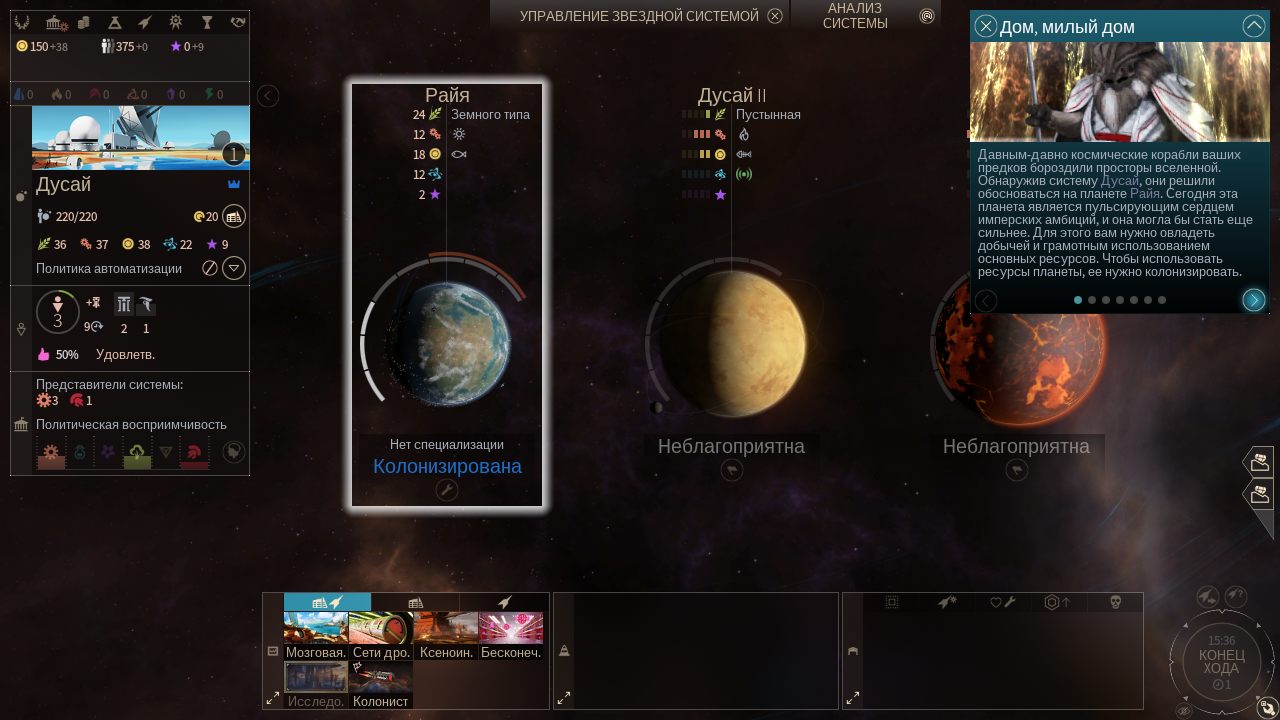Image resolution: width=1280 pixels, height=720 pixels.
Task: Switch to the ships-only construction tab
Action: (505, 602)
